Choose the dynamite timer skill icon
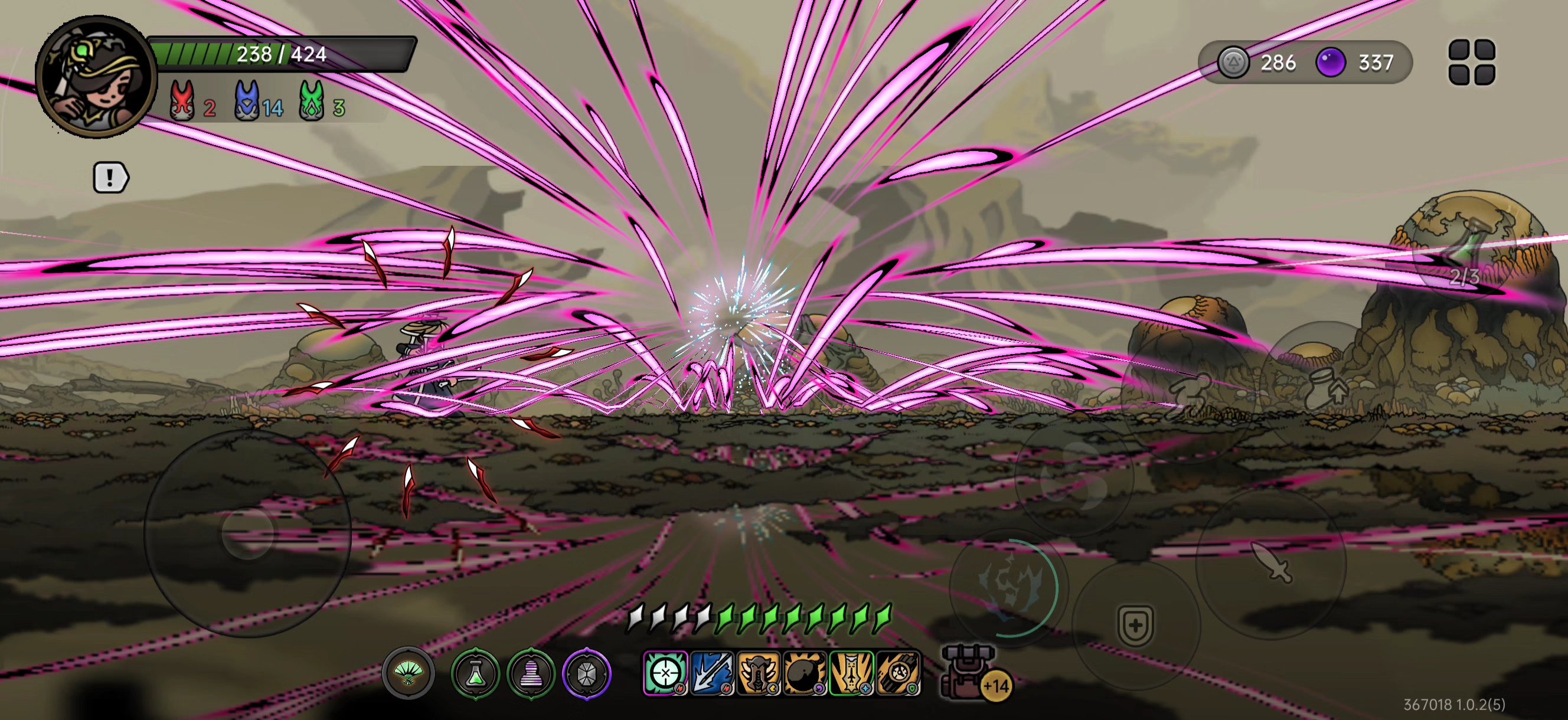The width and height of the screenshot is (1568, 720). pyautogui.click(x=899, y=673)
